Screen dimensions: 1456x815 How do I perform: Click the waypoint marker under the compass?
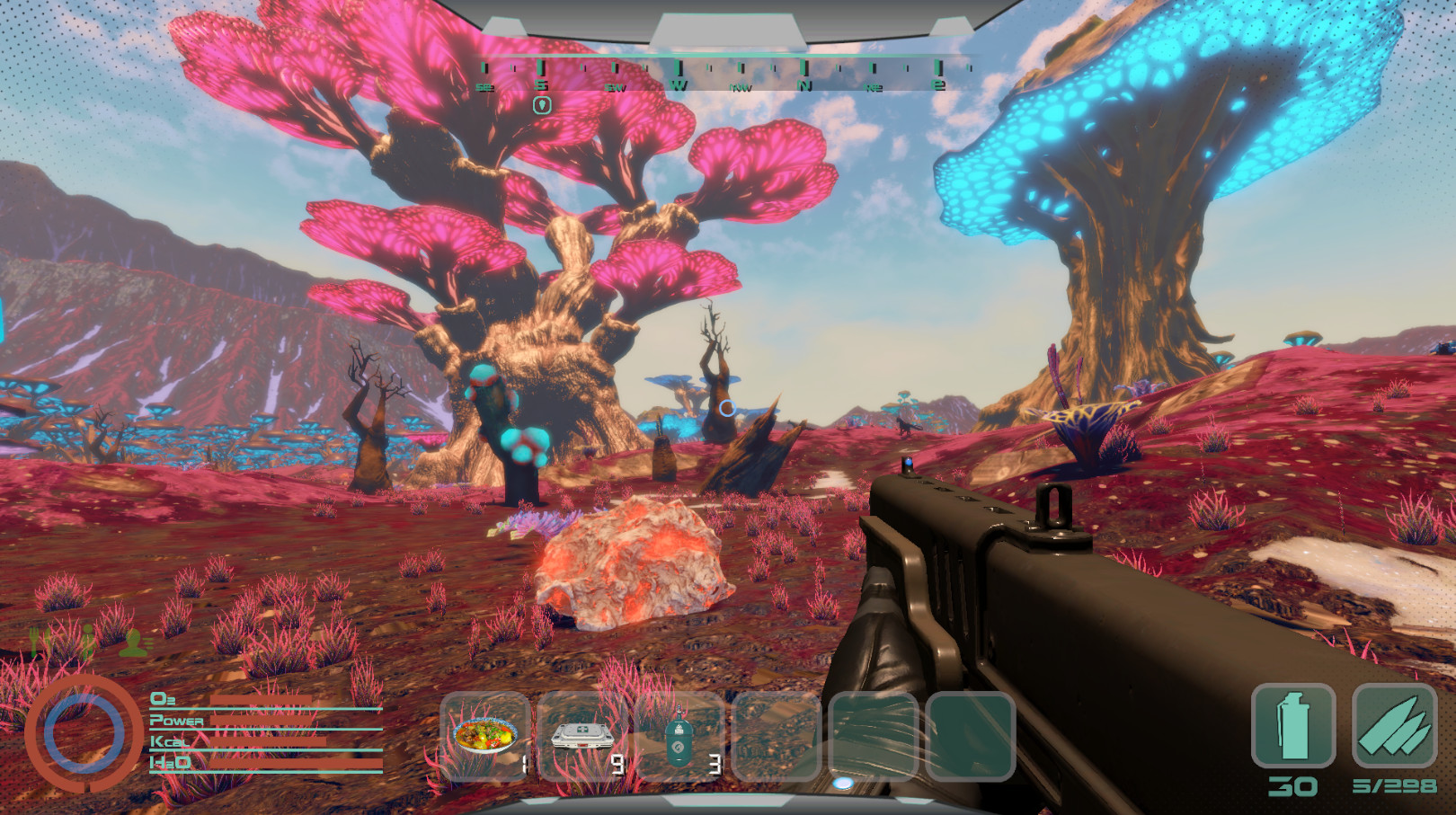click(x=541, y=105)
